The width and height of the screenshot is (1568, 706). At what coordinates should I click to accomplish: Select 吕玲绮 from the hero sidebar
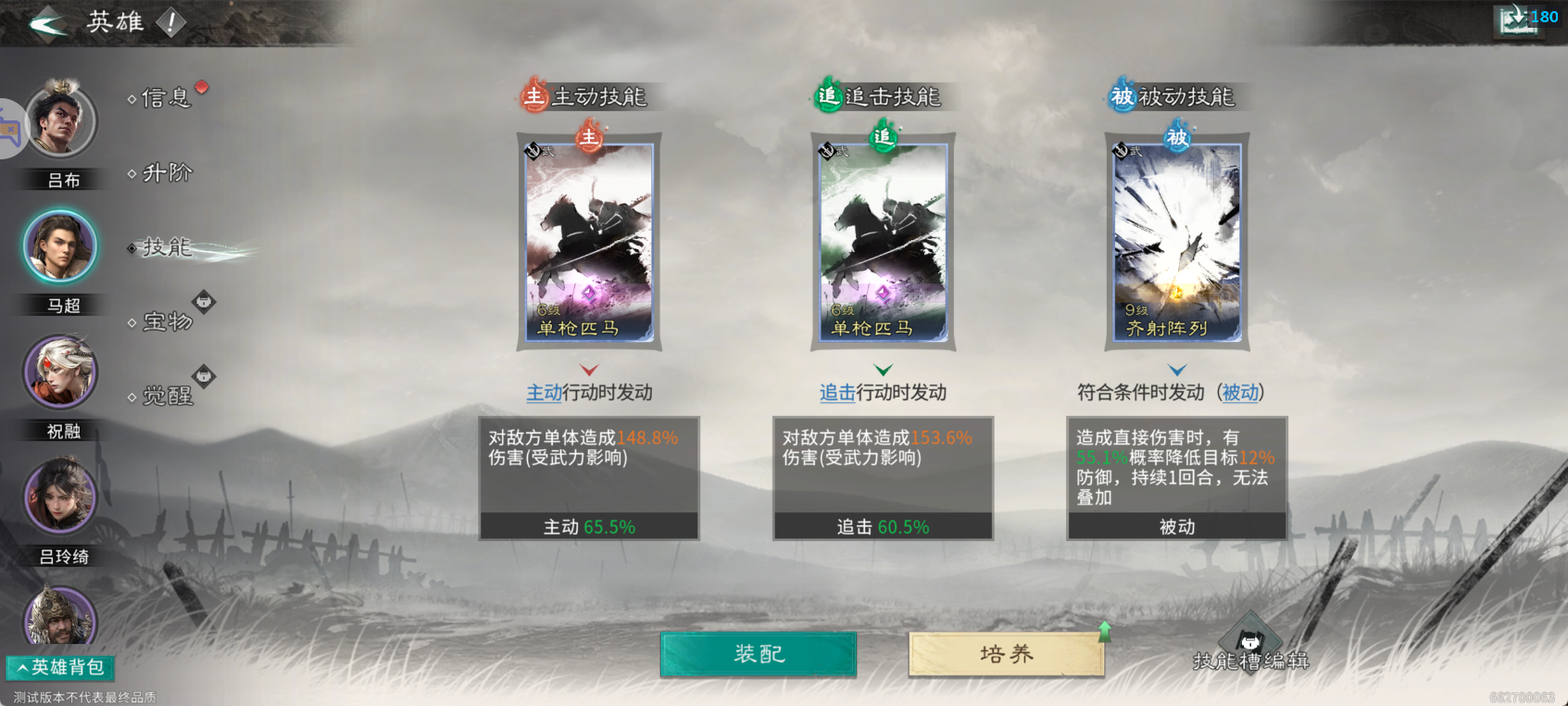[x=60, y=498]
